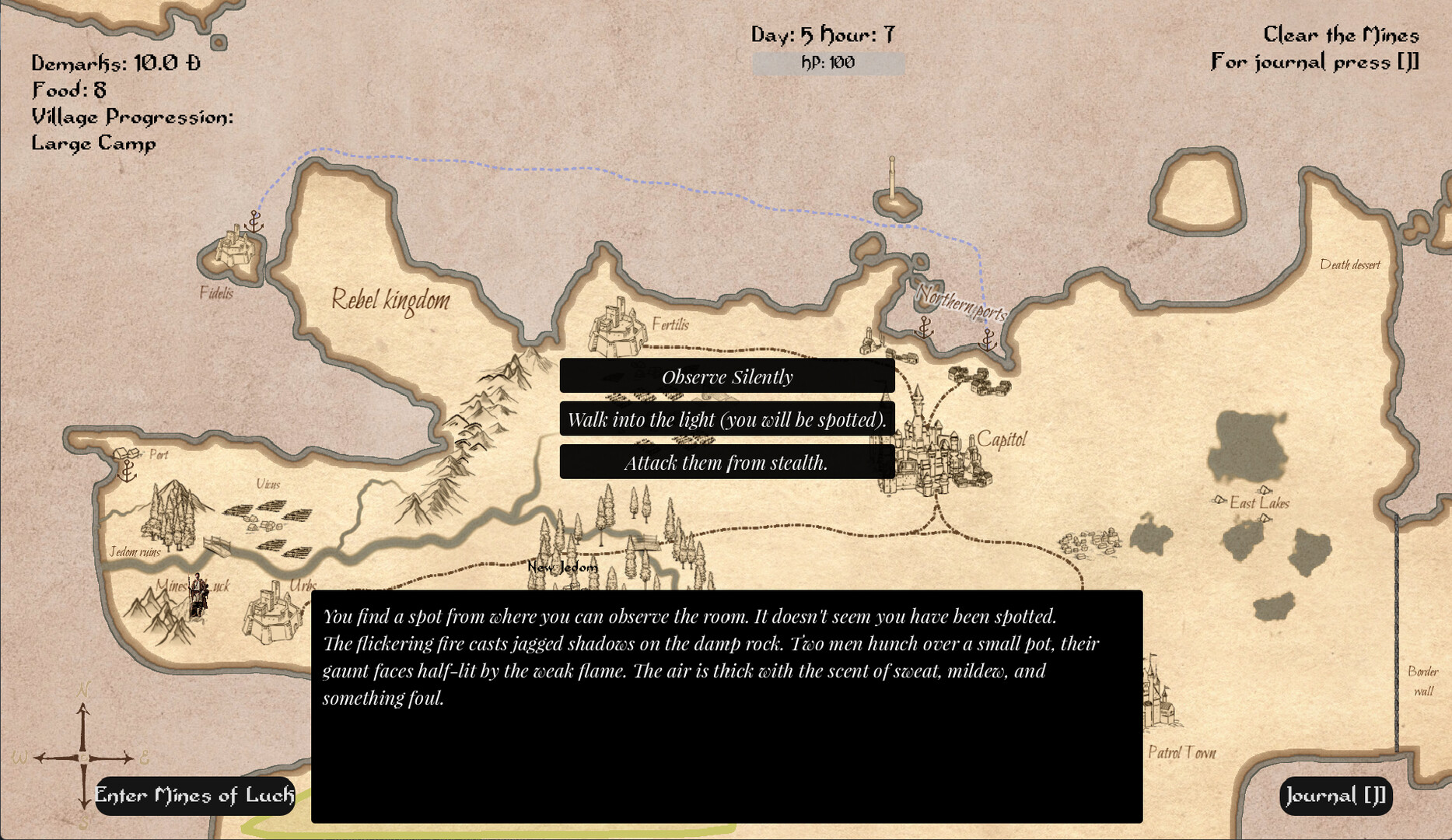Image resolution: width=1452 pixels, height=840 pixels.
Task: Select "Attack them from stealth"
Action: click(727, 463)
